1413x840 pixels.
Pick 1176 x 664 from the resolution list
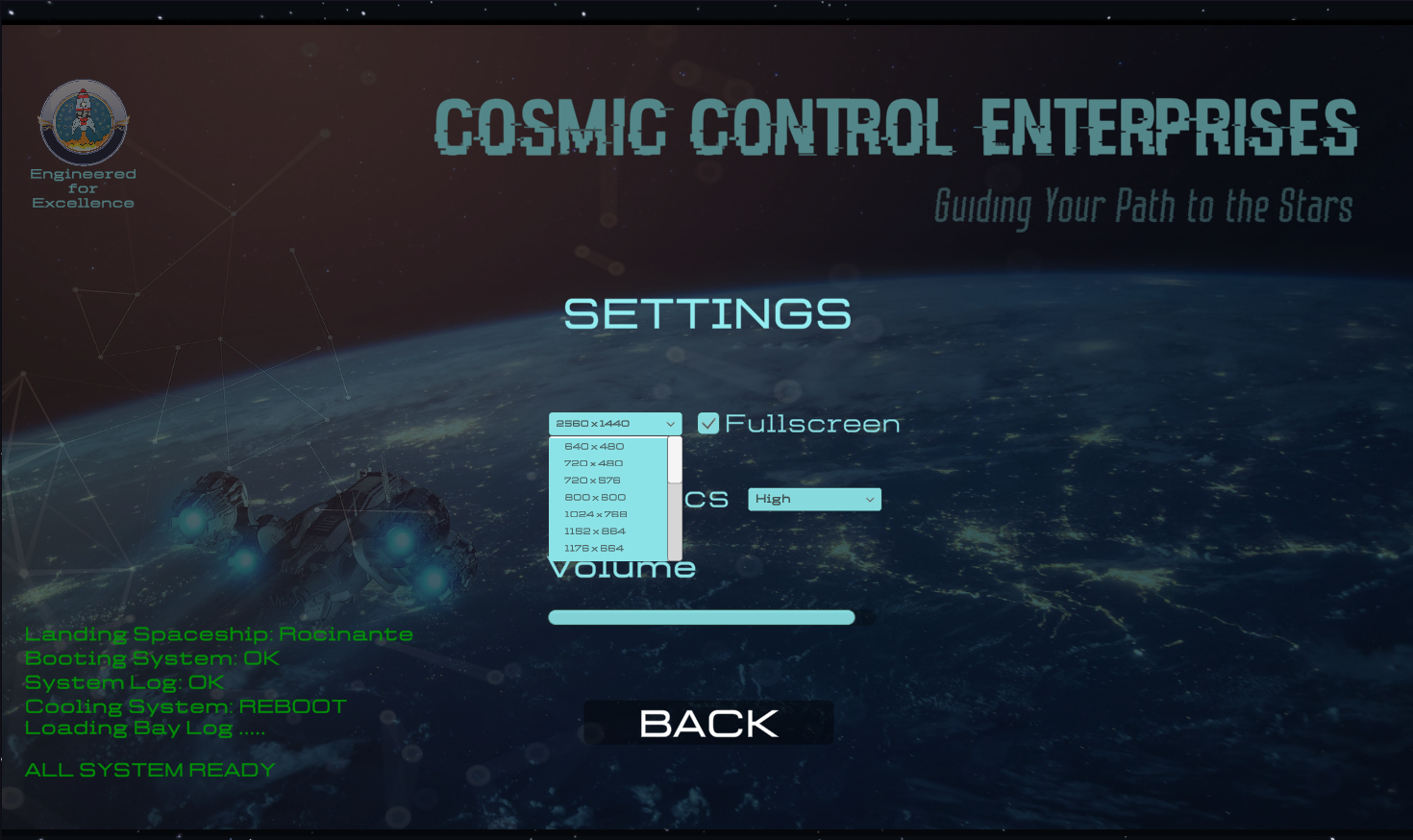594,549
